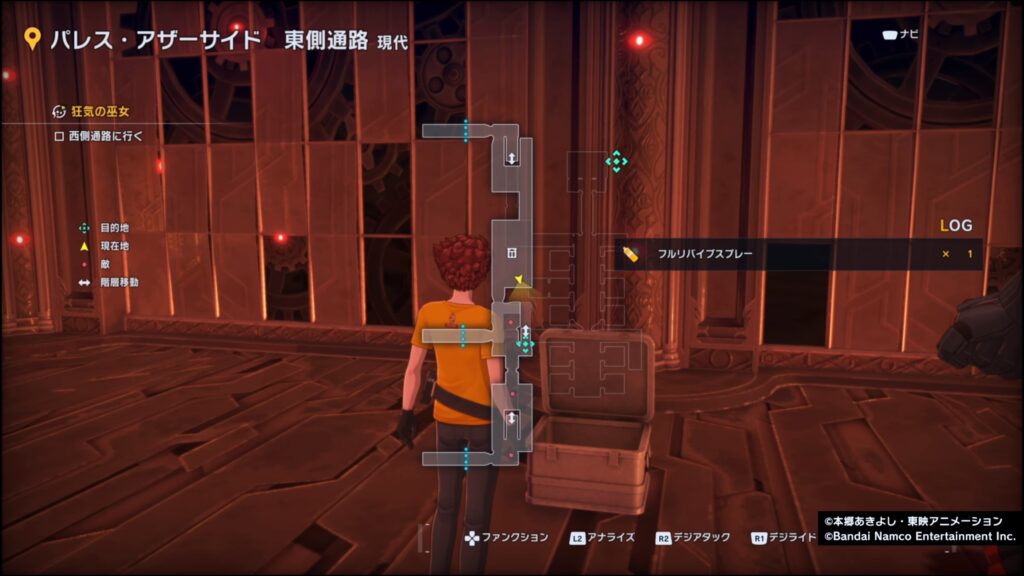This screenshot has width=1024, height=576.
Task: Click the 西側通路に行く objective checkbox
Action: [x=59, y=136]
